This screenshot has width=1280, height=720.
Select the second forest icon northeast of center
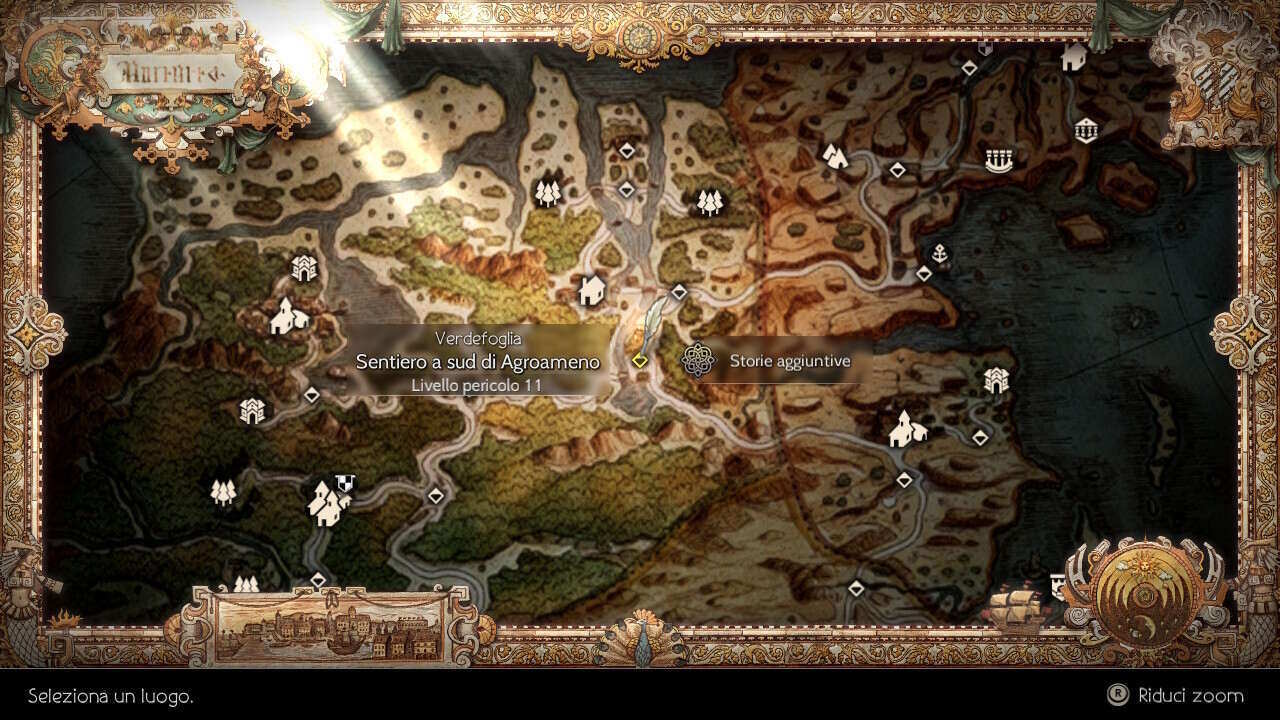(708, 200)
